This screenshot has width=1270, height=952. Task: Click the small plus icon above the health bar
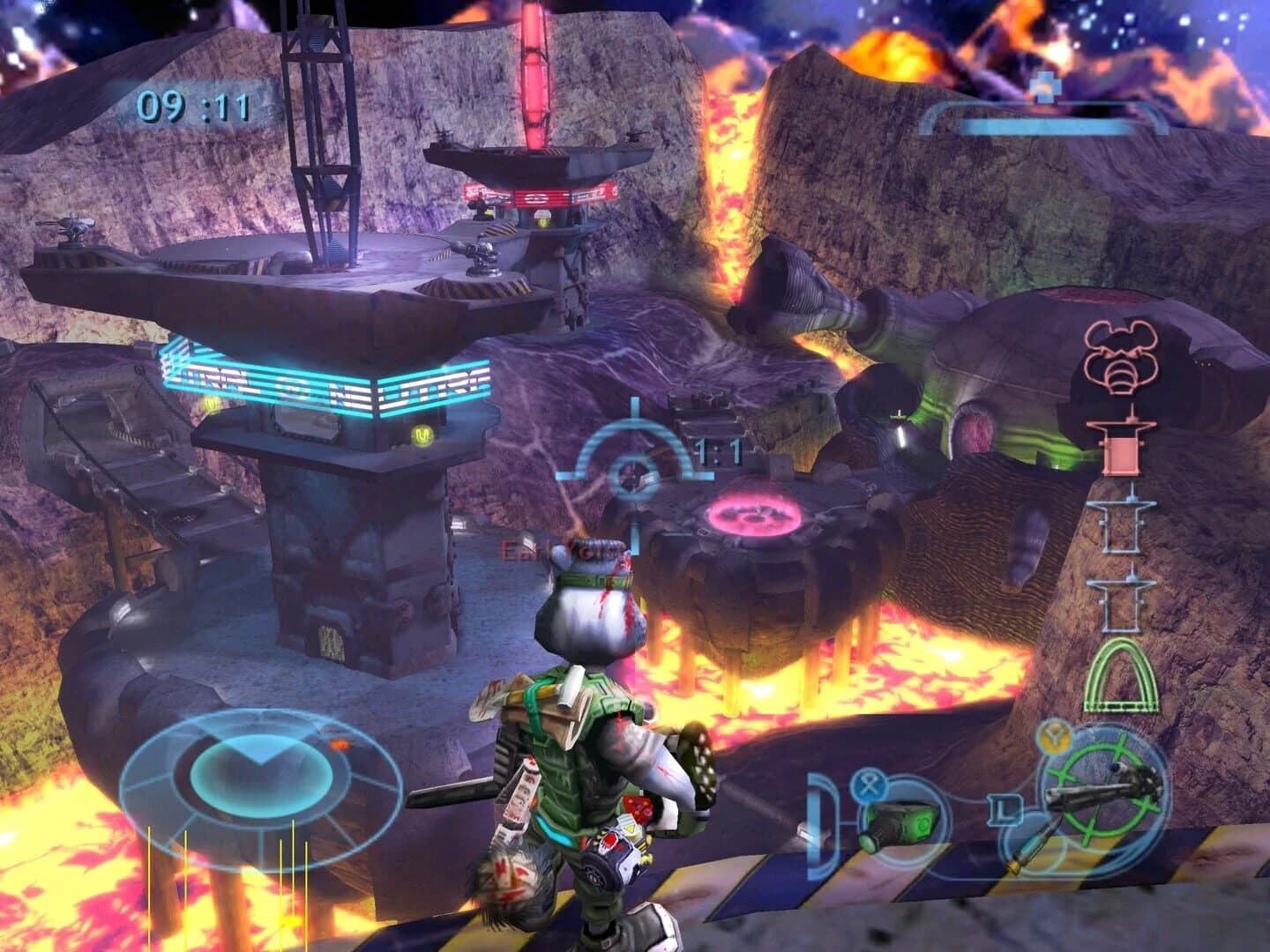pos(1045,86)
